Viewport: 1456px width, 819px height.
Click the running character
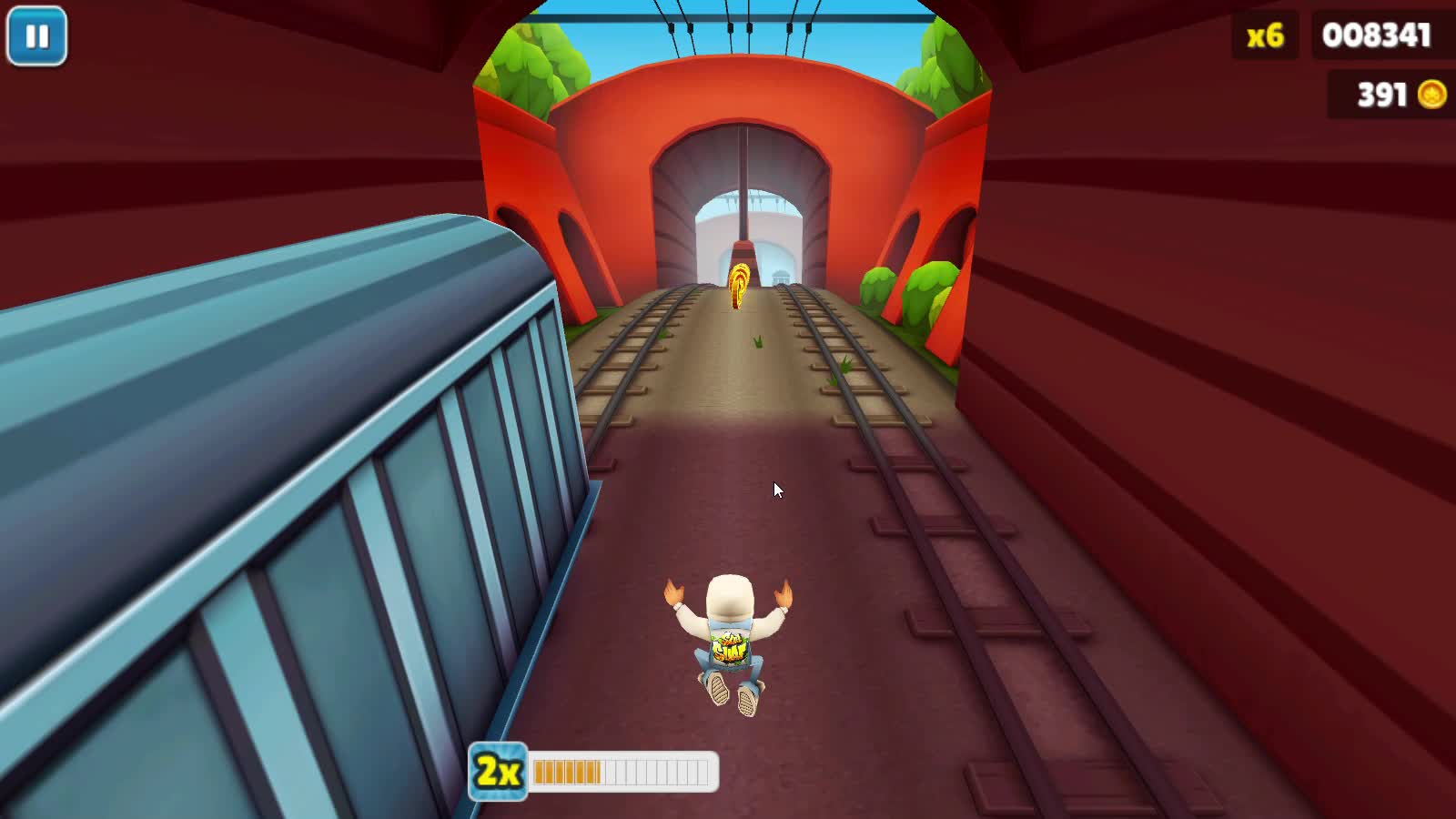pyautogui.click(x=728, y=637)
